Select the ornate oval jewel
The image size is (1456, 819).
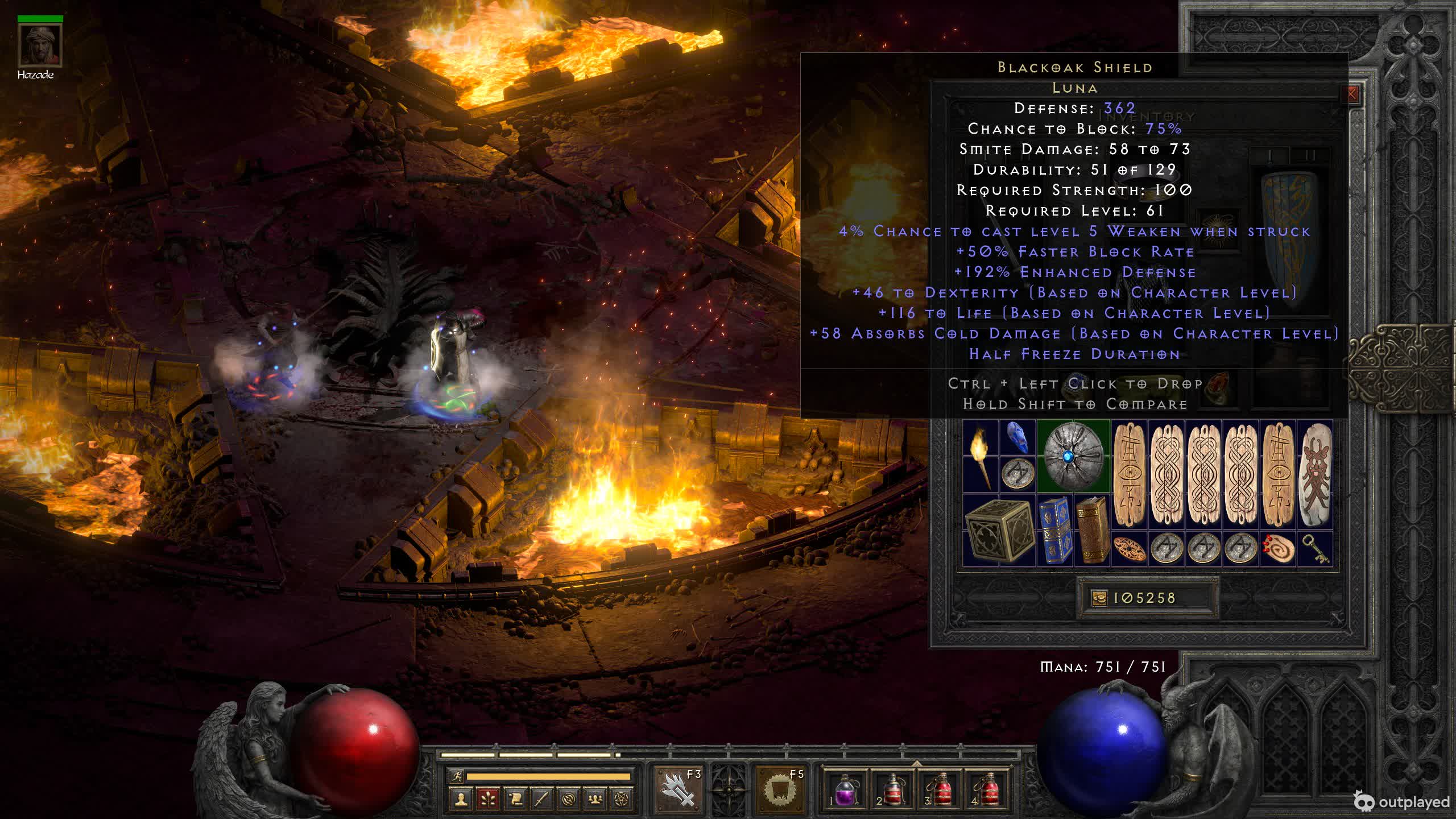point(1129,549)
